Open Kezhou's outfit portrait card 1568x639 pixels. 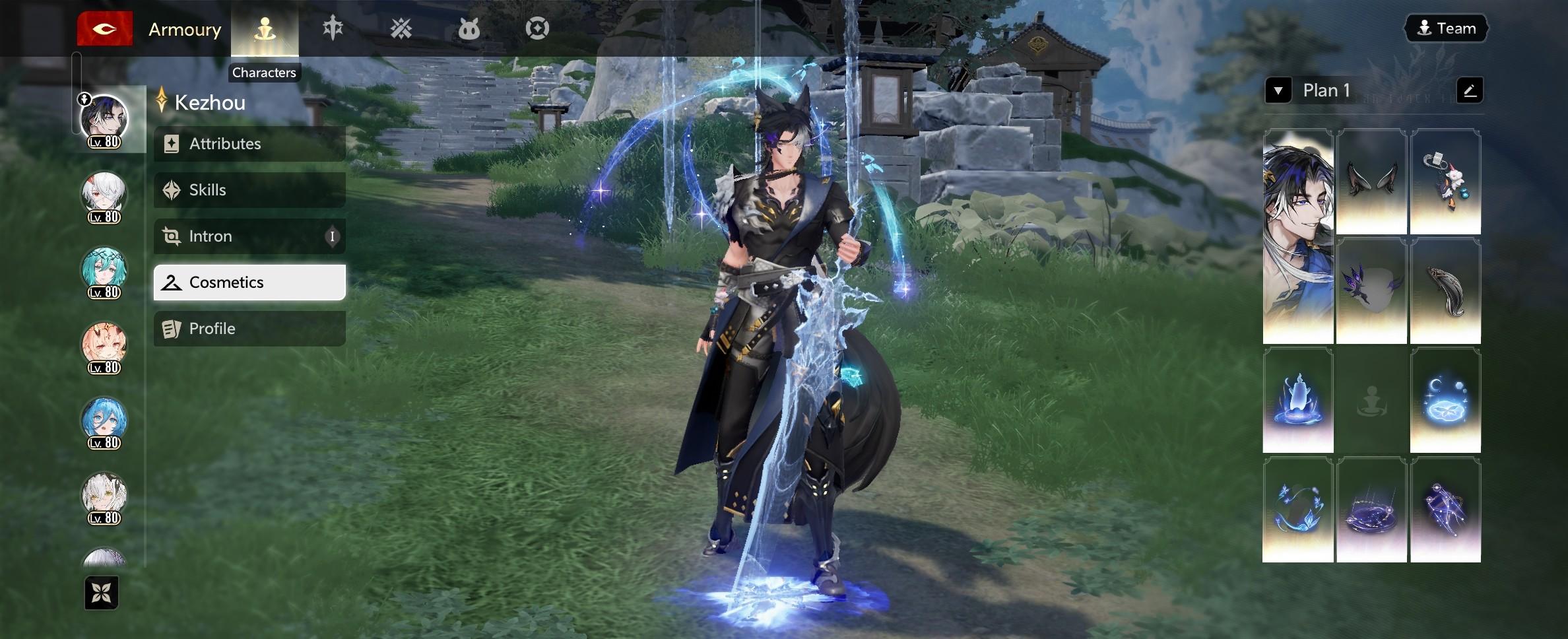(1297, 236)
